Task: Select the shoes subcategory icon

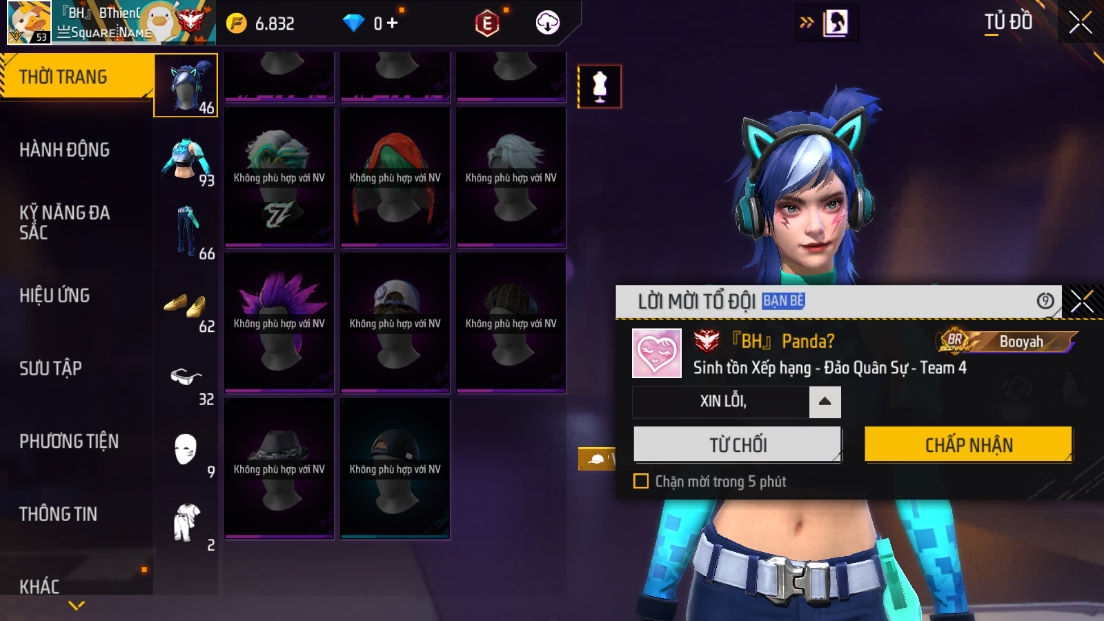Action: [x=185, y=304]
